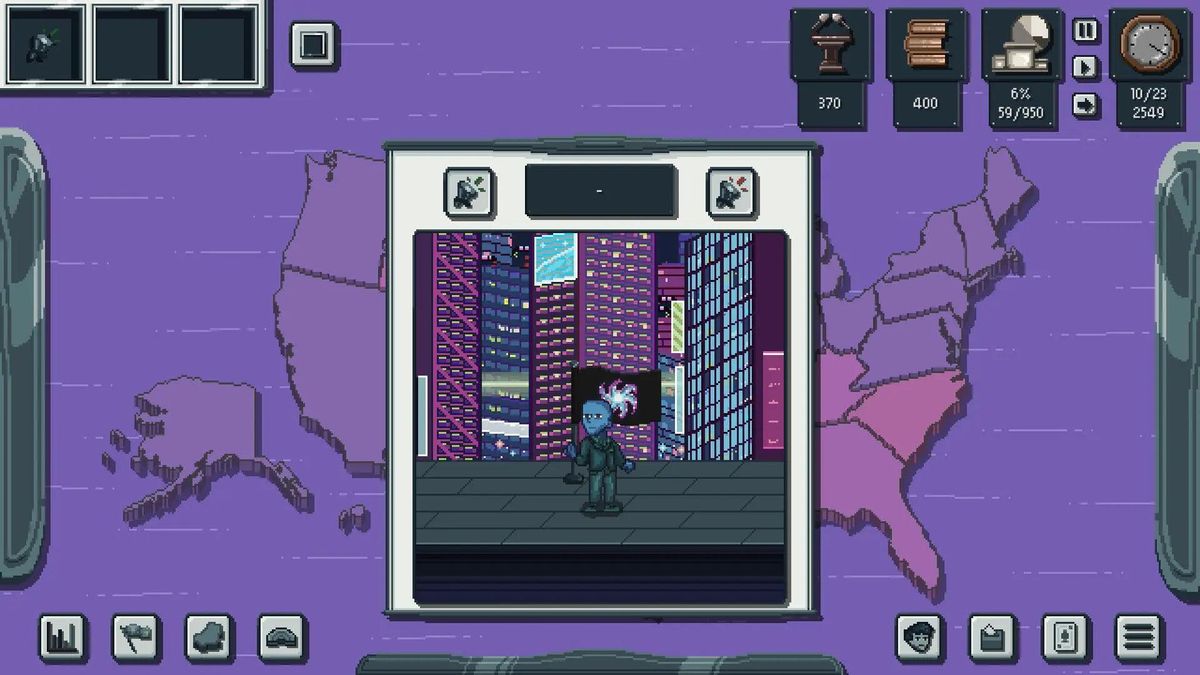Image resolution: width=1200 pixels, height=675 pixels.
Task: Open the capitol dome progress icon
Action: click(x=1020, y=46)
